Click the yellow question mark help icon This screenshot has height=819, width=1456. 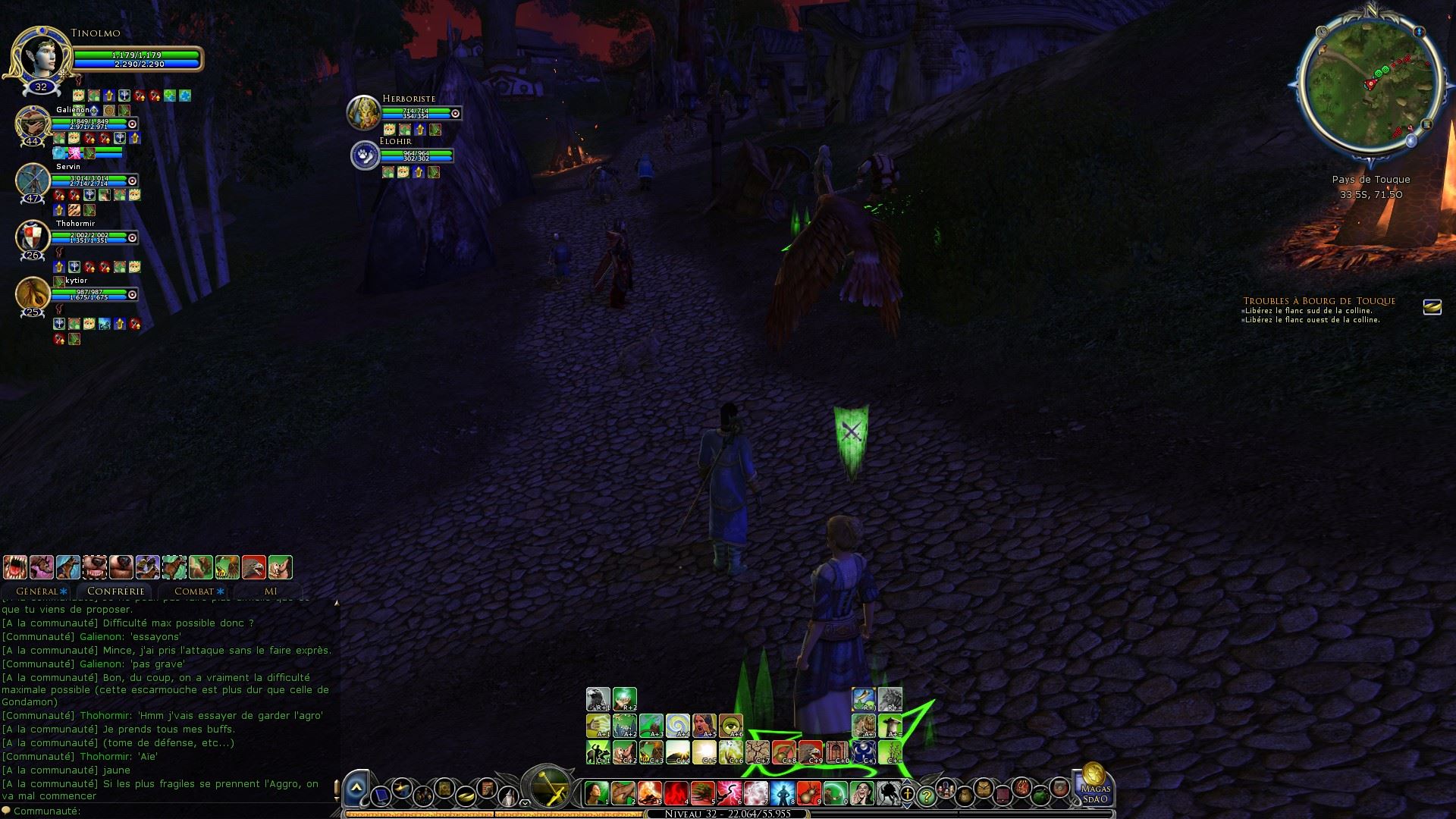pyautogui.click(x=926, y=796)
